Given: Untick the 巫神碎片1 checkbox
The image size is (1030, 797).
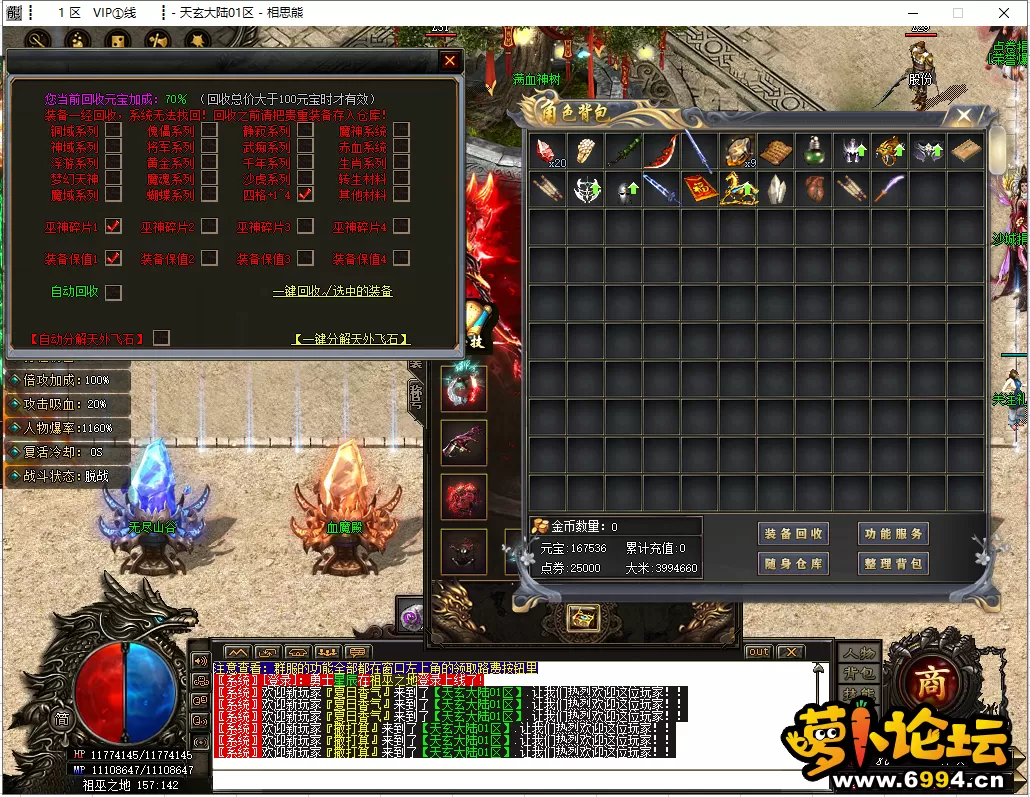Looking at the screenshot, I should tap(113, 226).
